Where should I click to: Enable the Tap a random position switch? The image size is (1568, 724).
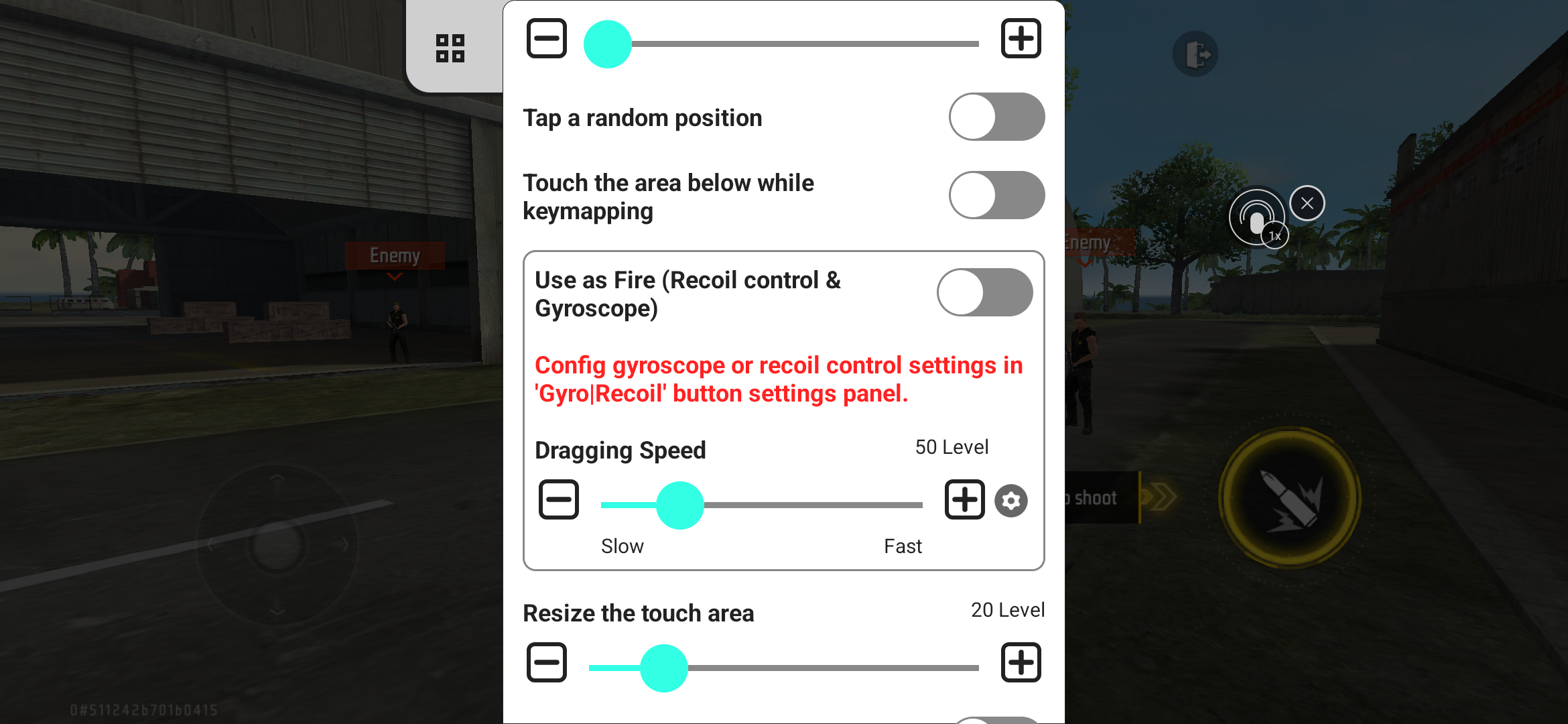coord(996,117)
